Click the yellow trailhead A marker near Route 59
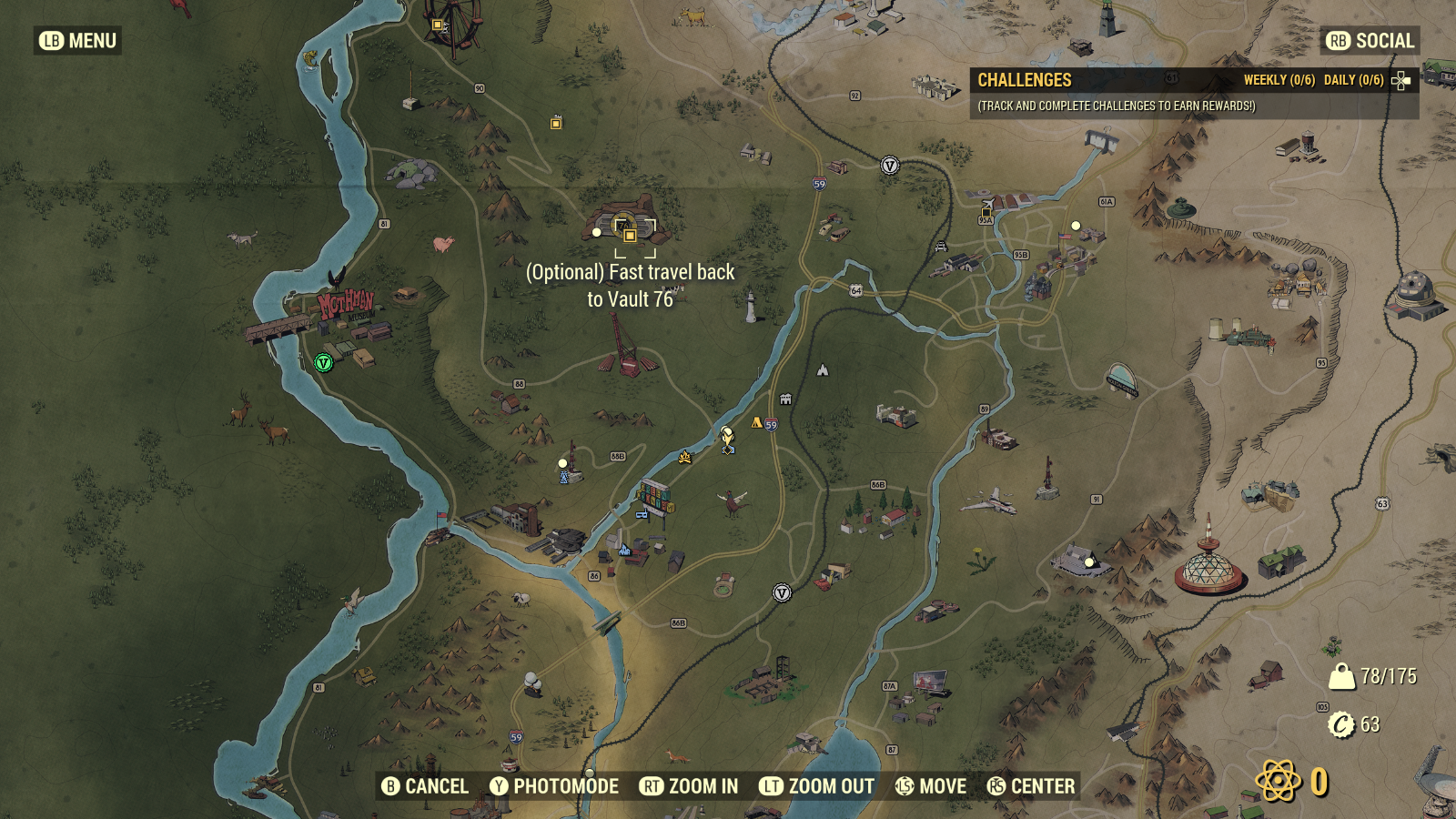Viewport: 1456px width, 819px height. tap(758, 421)
